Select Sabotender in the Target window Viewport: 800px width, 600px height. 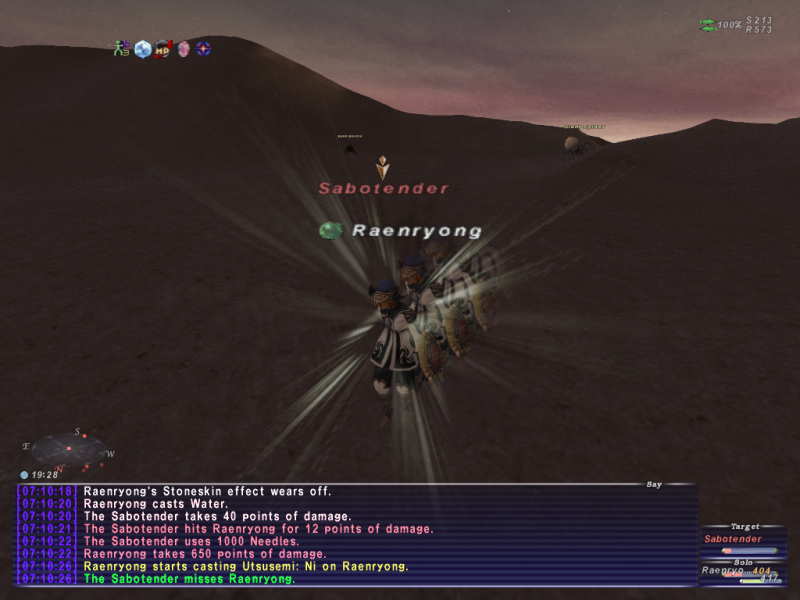tap(733, 539)
